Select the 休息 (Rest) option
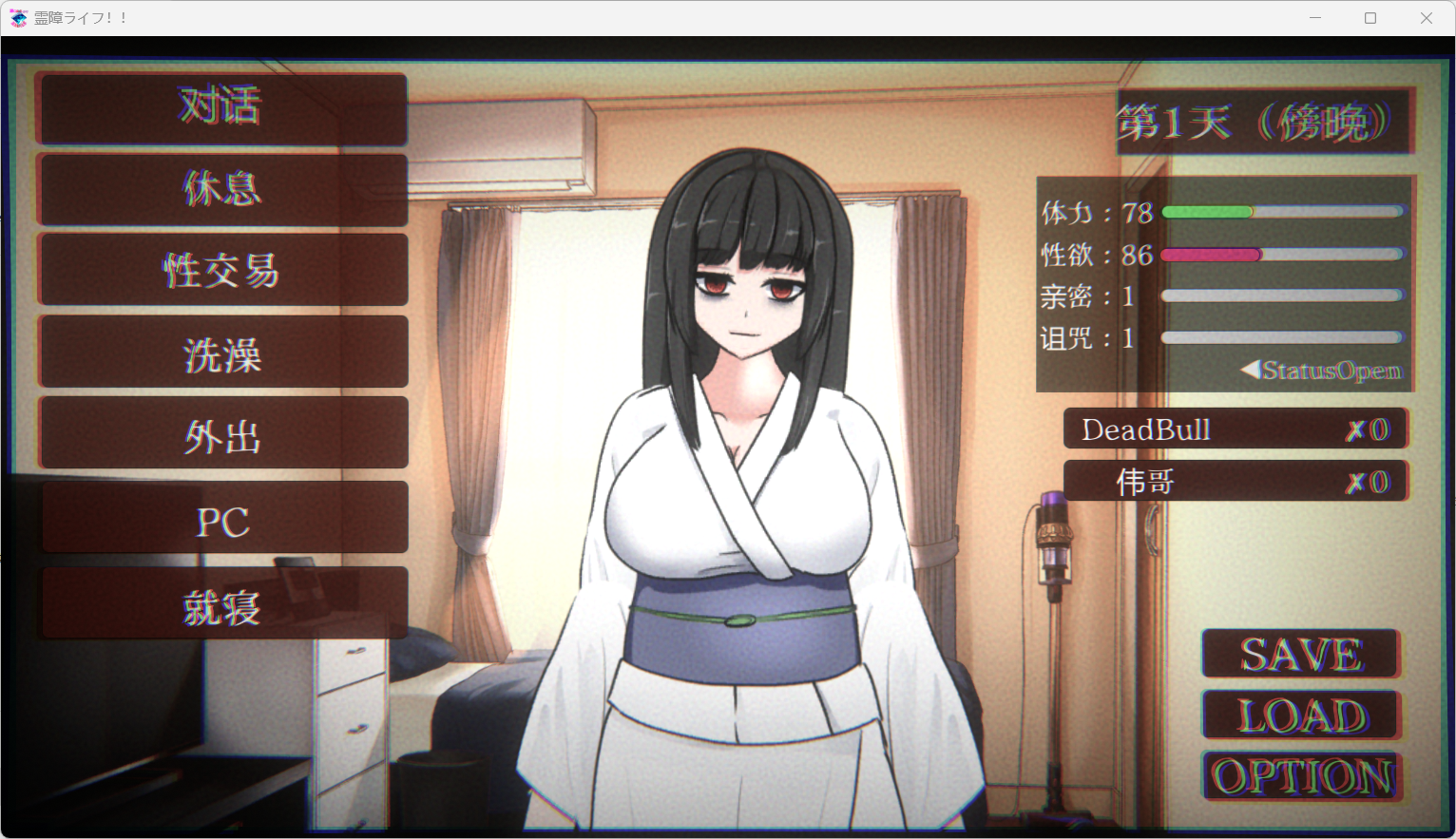This screenshot has height=839, width=1456. point(220,189)
